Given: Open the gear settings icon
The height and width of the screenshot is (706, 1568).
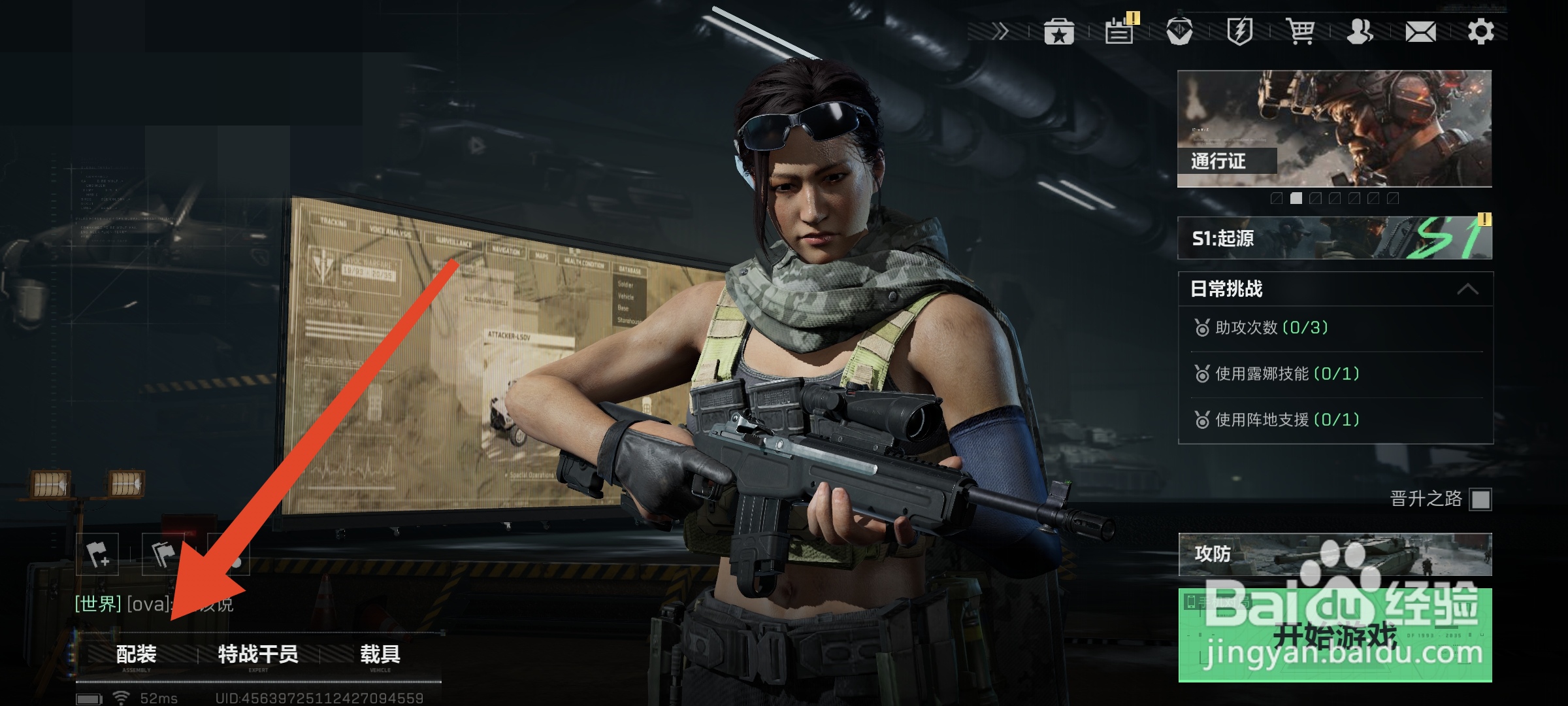Looking at the screenshot, I should click(x=1480, y=31).
